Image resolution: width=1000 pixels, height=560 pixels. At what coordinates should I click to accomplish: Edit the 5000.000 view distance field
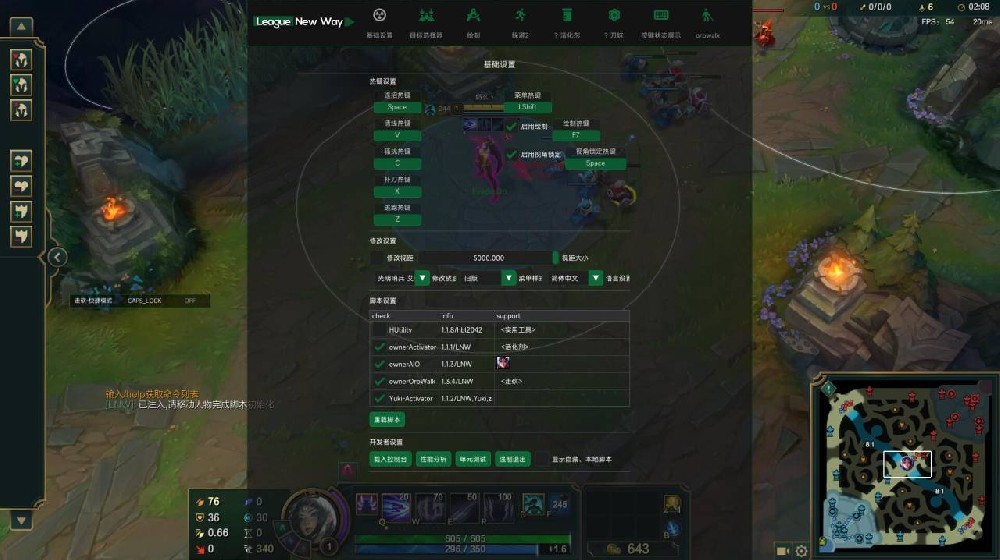[x=488, y=258]
